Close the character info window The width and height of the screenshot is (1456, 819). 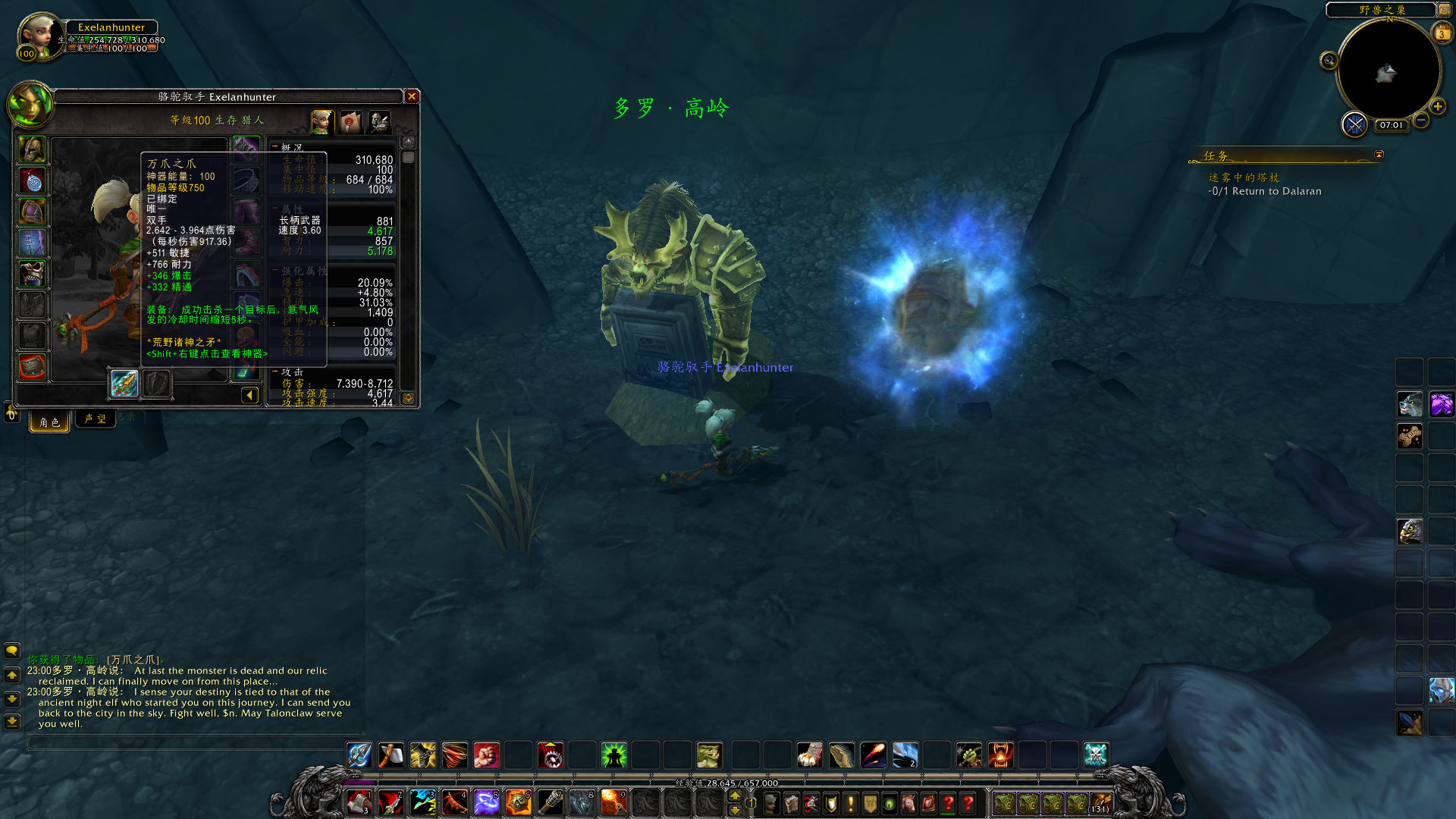point(412,96)
